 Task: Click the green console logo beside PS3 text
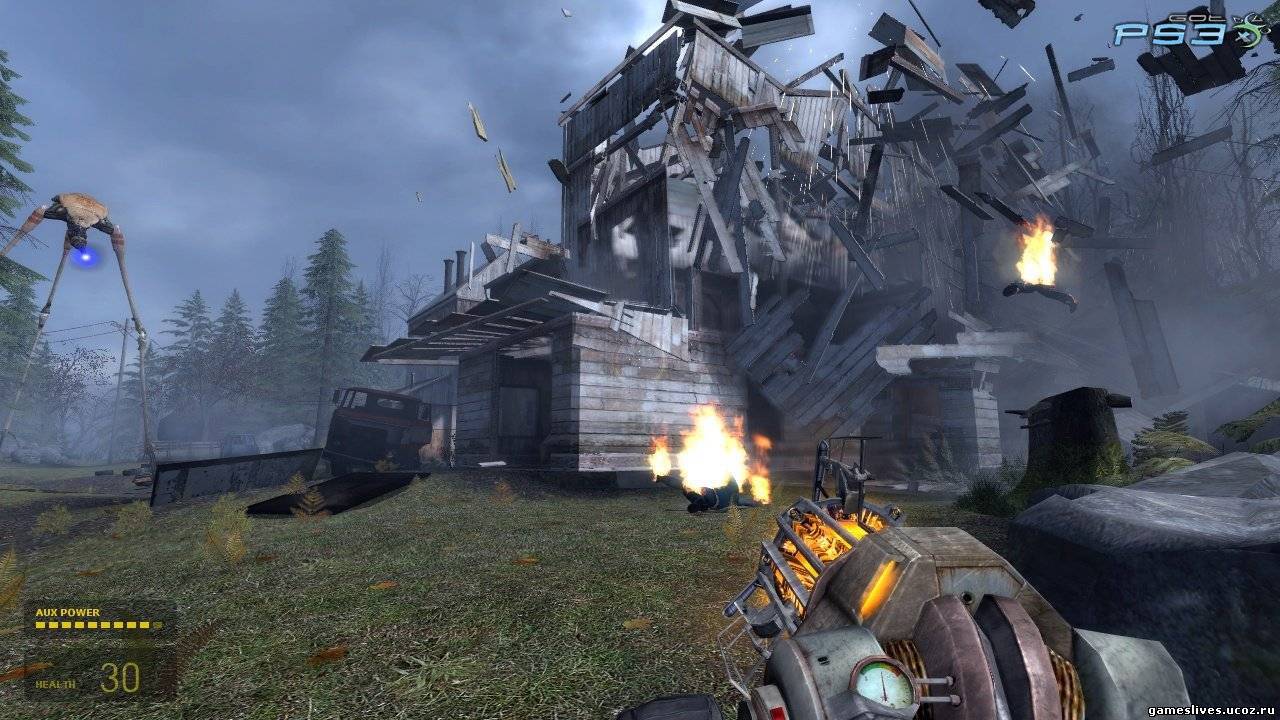(x=1247, y=32)
